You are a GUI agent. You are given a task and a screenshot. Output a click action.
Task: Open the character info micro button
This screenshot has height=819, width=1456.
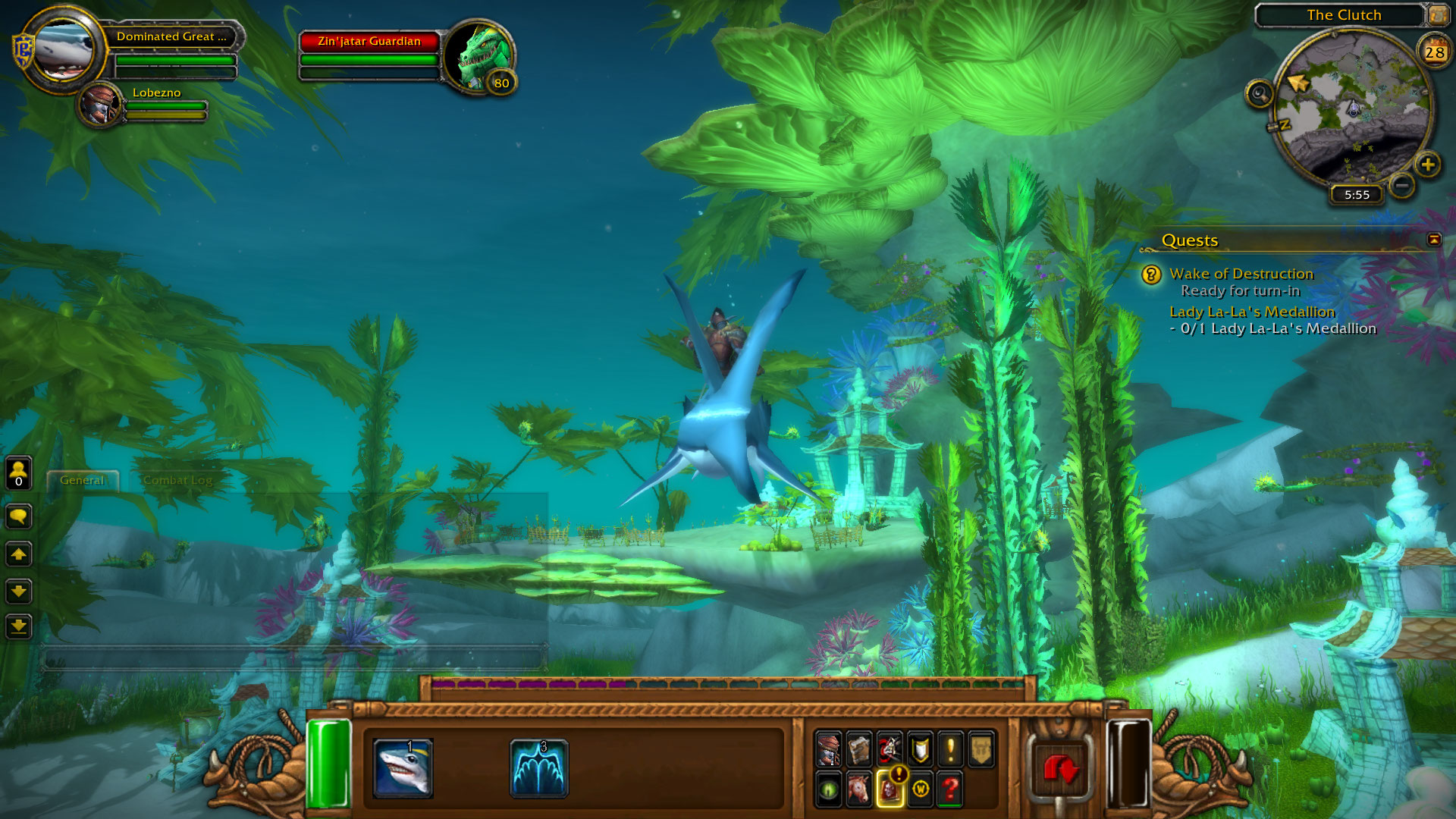pyautogui.click(x=829, y=749)
